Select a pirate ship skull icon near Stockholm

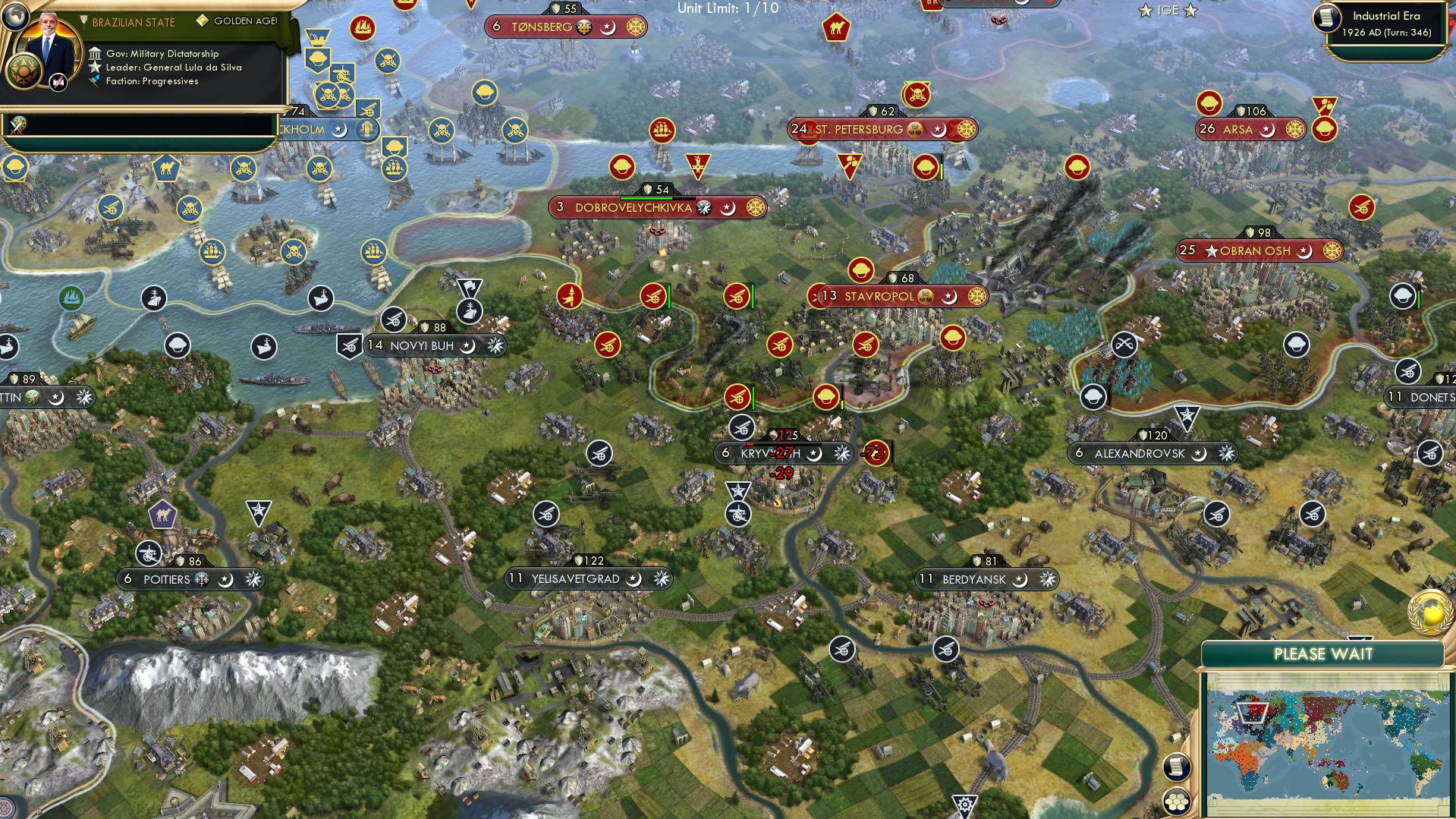(328, 95)
